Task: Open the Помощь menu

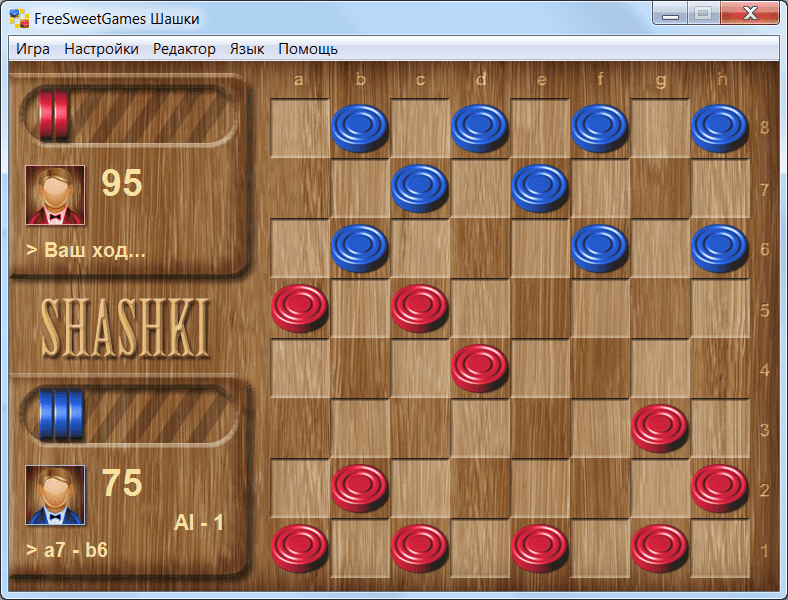Action: click(308, 49)
